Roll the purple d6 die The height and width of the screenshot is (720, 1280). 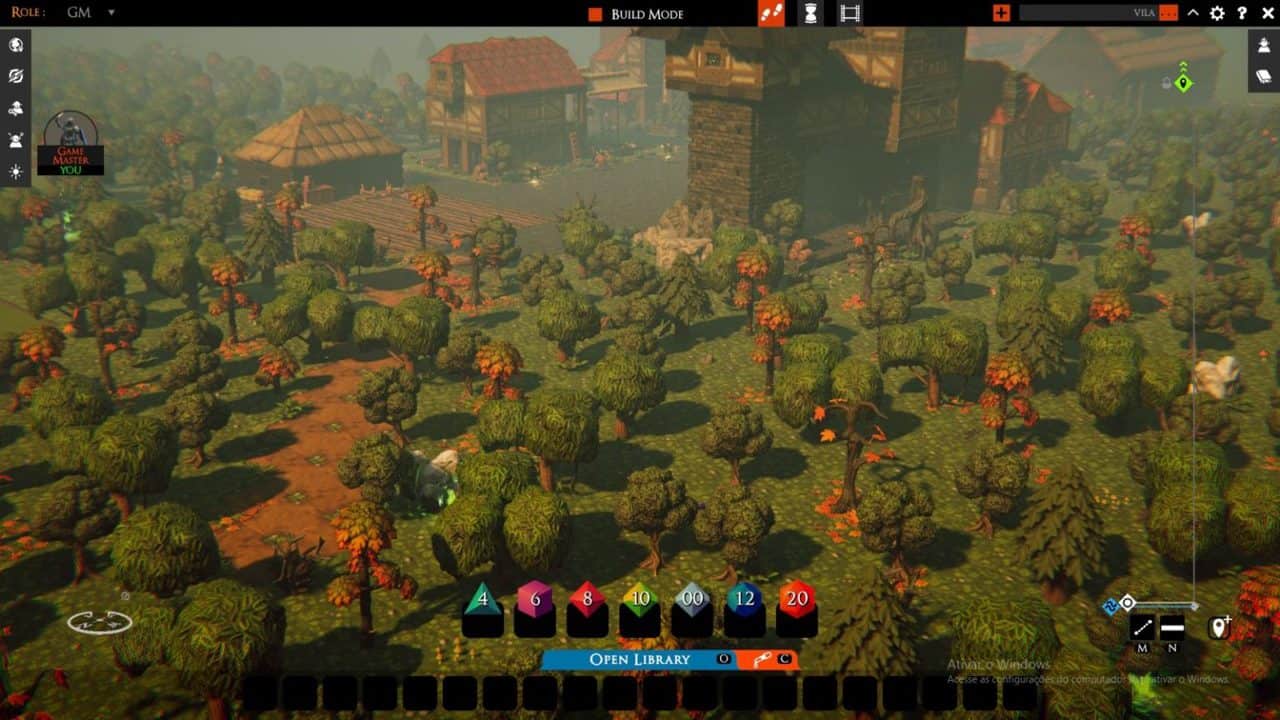click(533, 602)
